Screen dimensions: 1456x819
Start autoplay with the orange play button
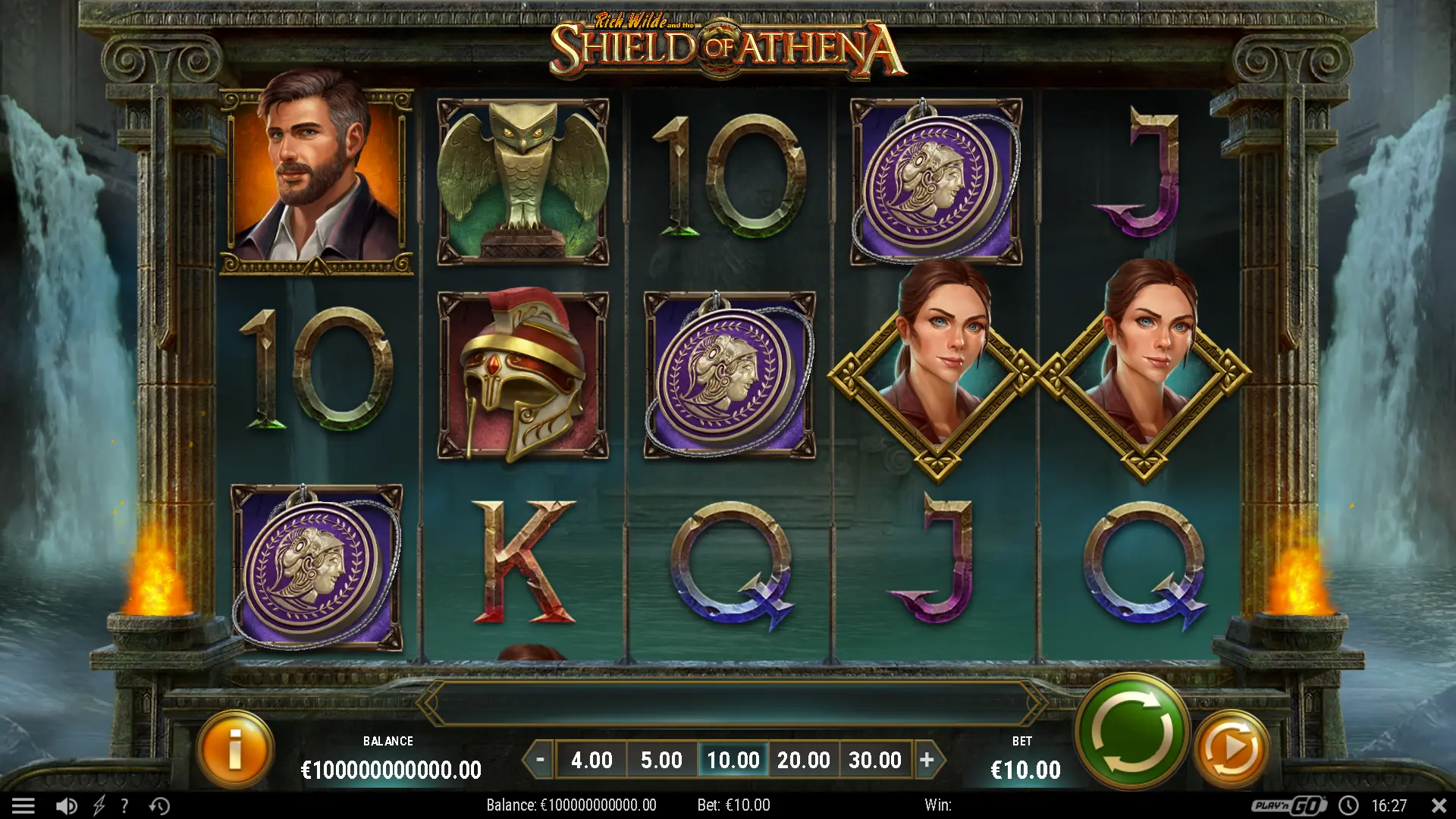[x=1231, y=749]
